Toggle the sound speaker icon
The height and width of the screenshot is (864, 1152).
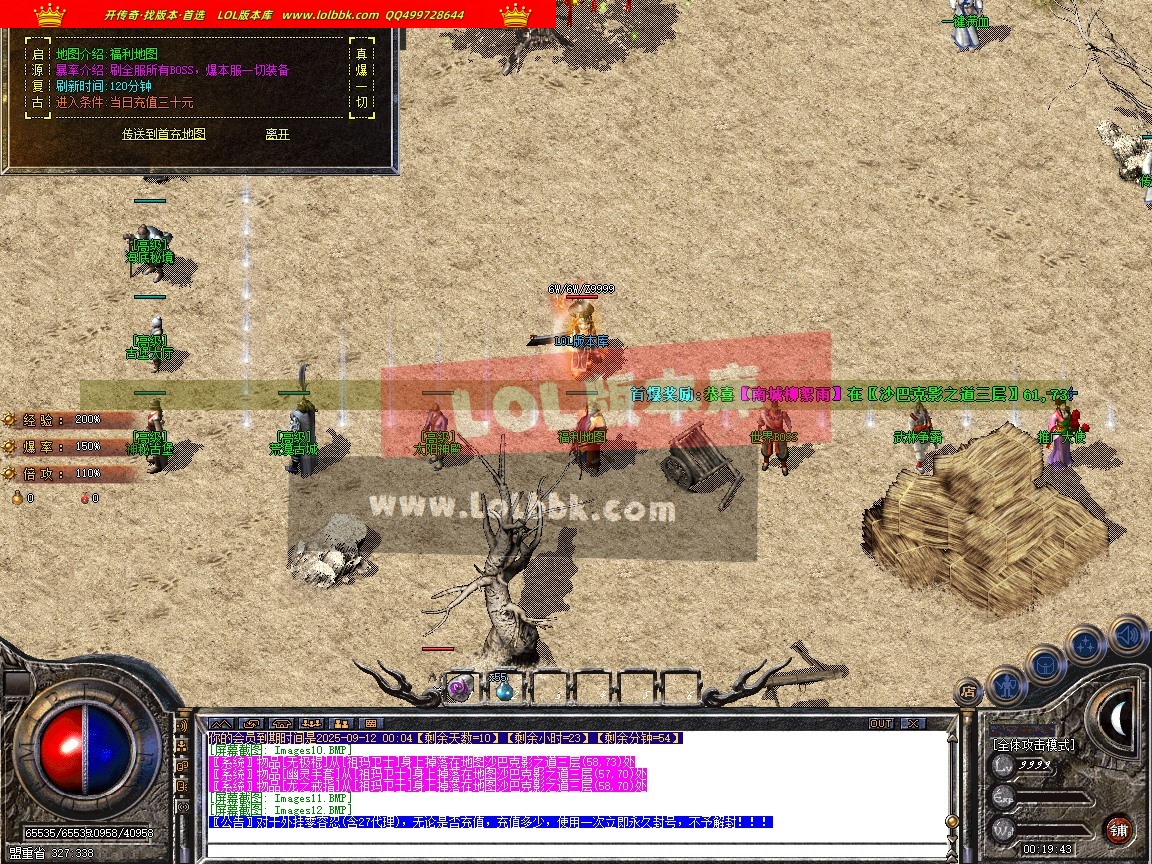coord(1127,633)
